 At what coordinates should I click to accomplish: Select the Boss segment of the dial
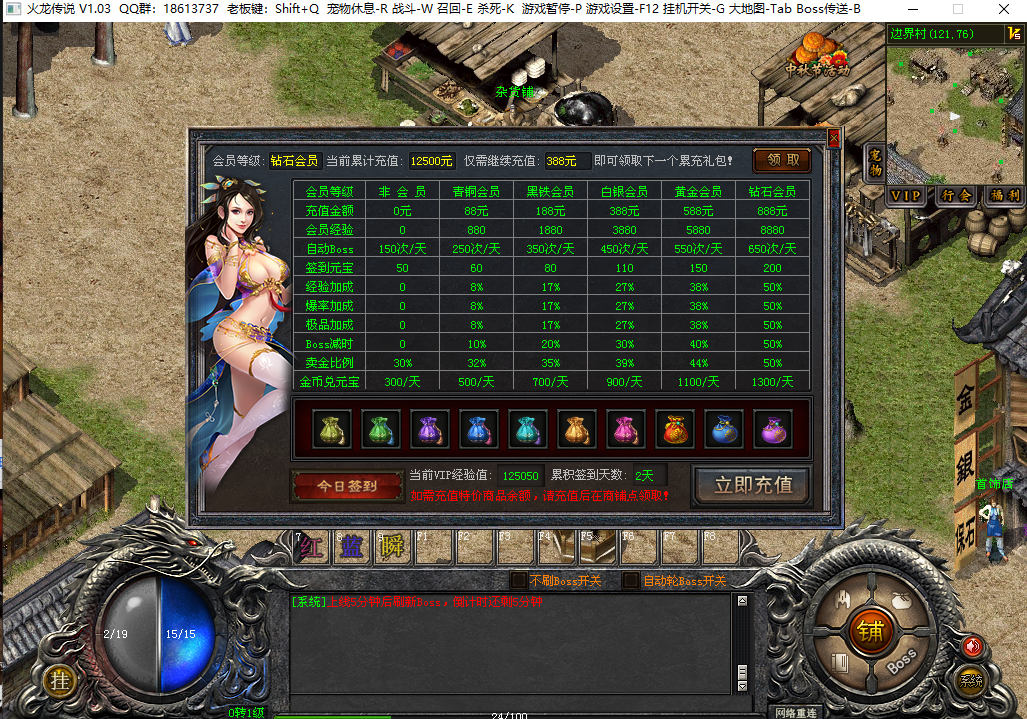[902, 661]
